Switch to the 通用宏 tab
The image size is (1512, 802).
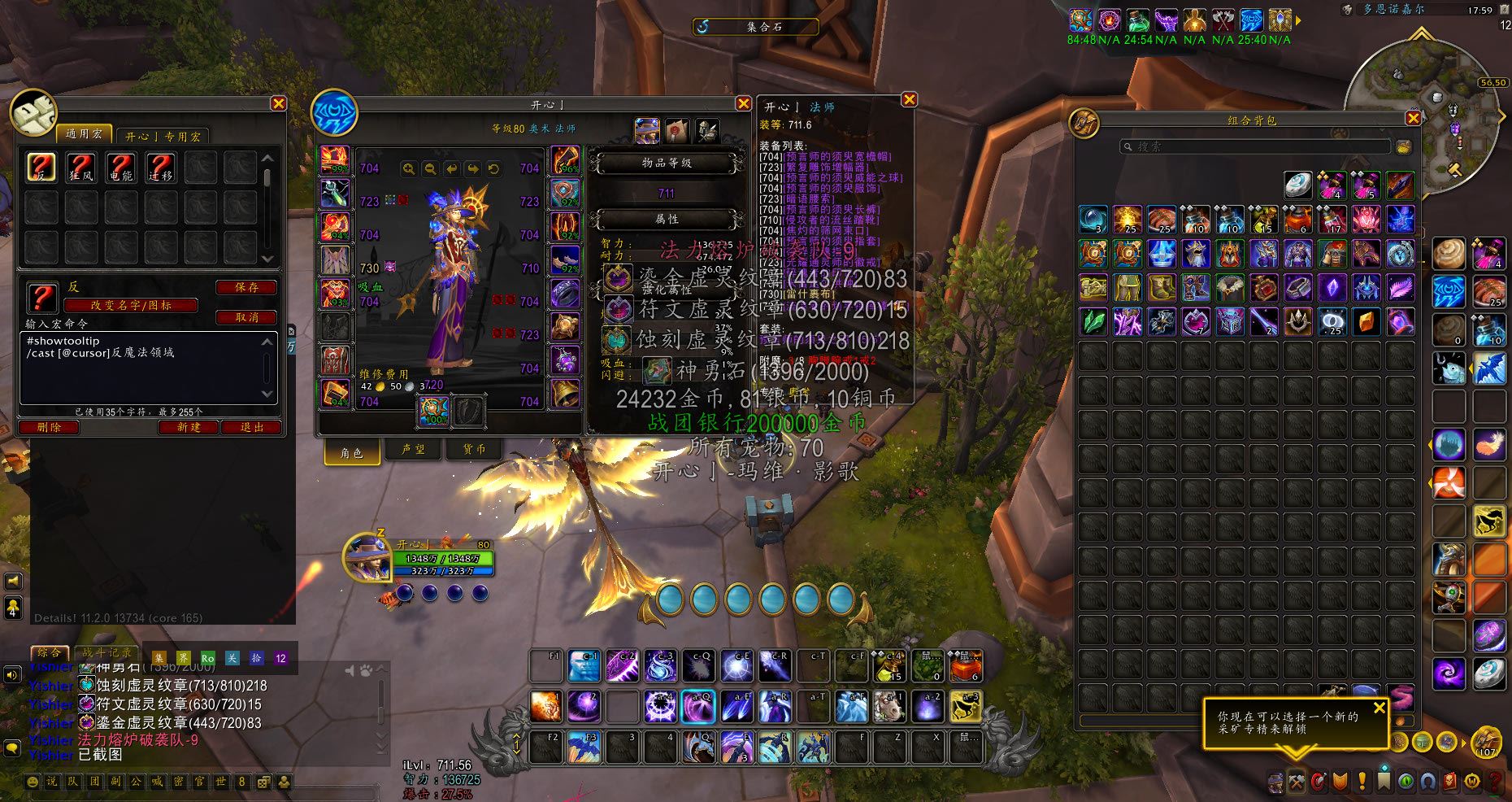(84, 133)
